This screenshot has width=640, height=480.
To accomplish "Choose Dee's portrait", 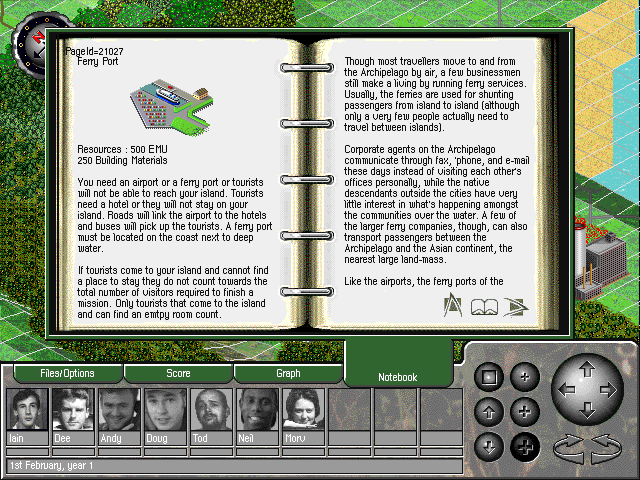I will coord(73,410).
